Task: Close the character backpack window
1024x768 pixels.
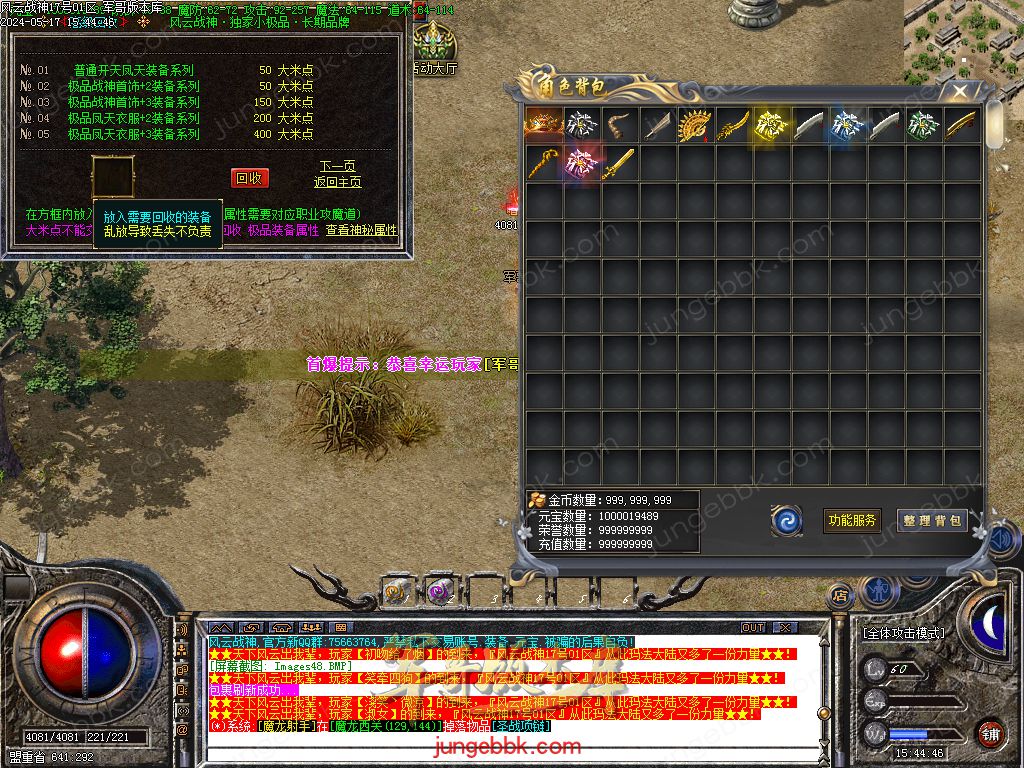Action: click(960, 92)
